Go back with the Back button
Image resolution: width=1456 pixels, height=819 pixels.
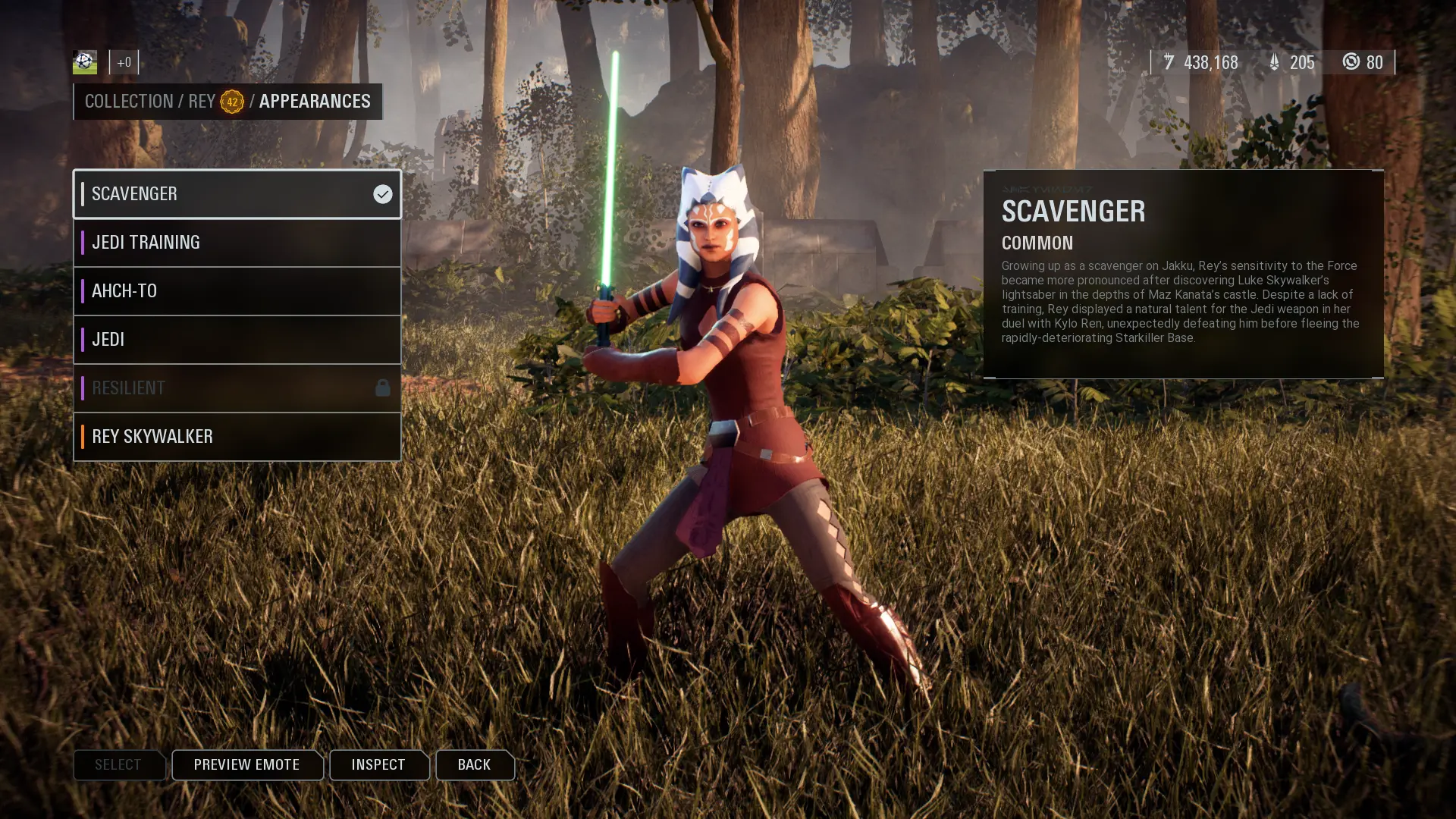[x=475, y=764]
